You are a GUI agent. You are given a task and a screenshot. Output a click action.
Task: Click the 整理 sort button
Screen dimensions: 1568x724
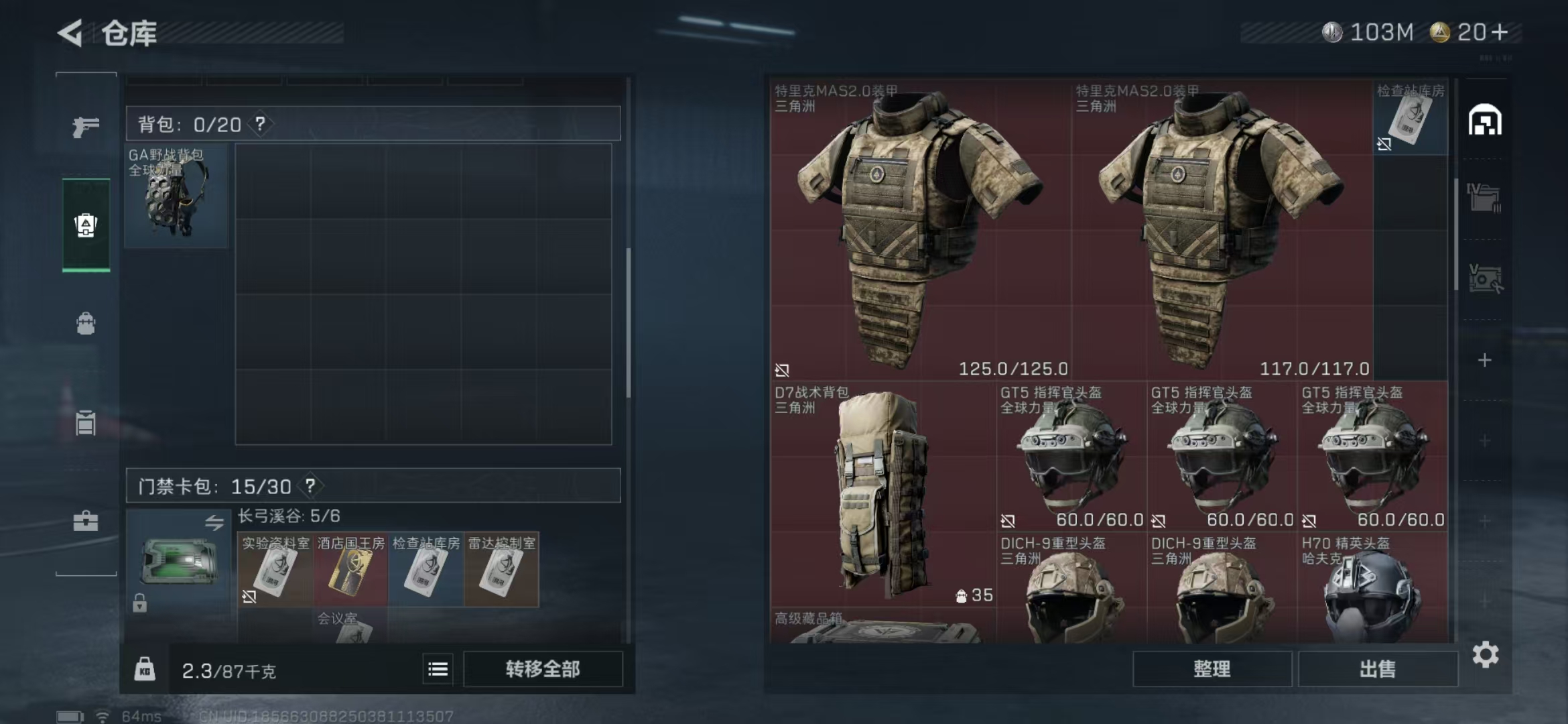point(1212,669)
